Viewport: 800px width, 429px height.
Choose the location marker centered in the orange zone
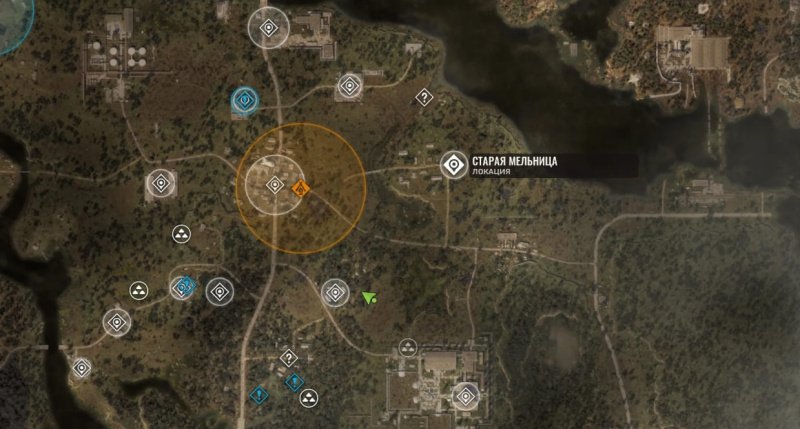click(275, 185)
